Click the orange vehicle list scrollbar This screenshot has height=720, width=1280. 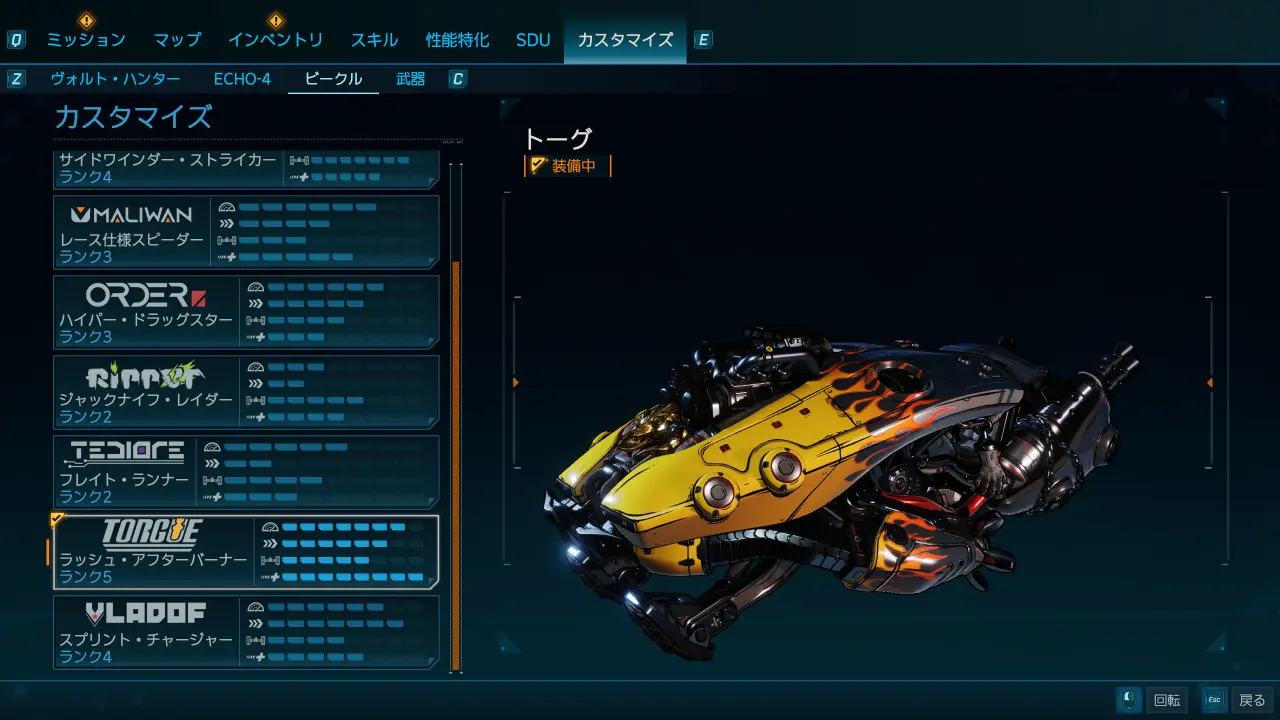click(456, 465)
